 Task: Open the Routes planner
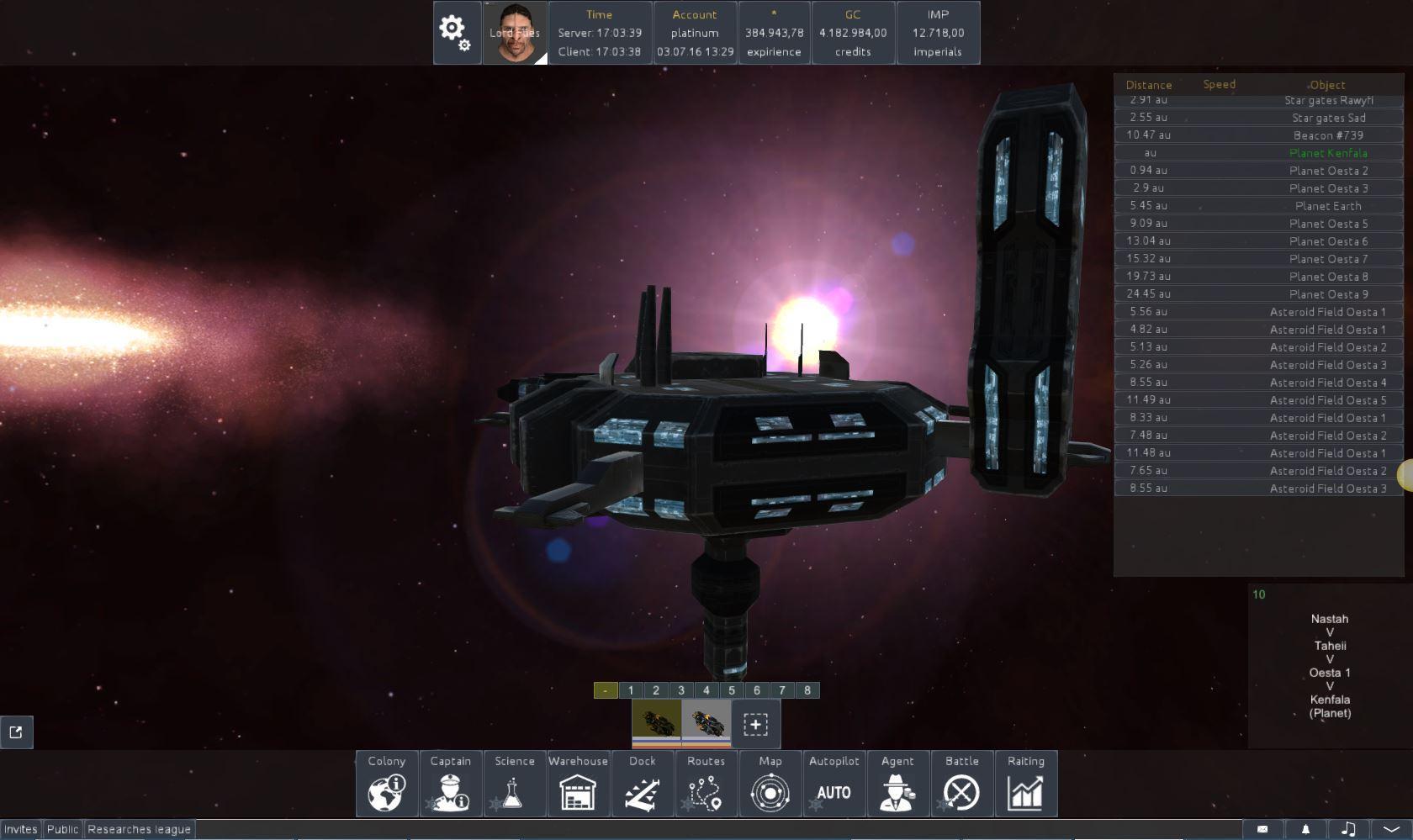(x=706, y=784)
